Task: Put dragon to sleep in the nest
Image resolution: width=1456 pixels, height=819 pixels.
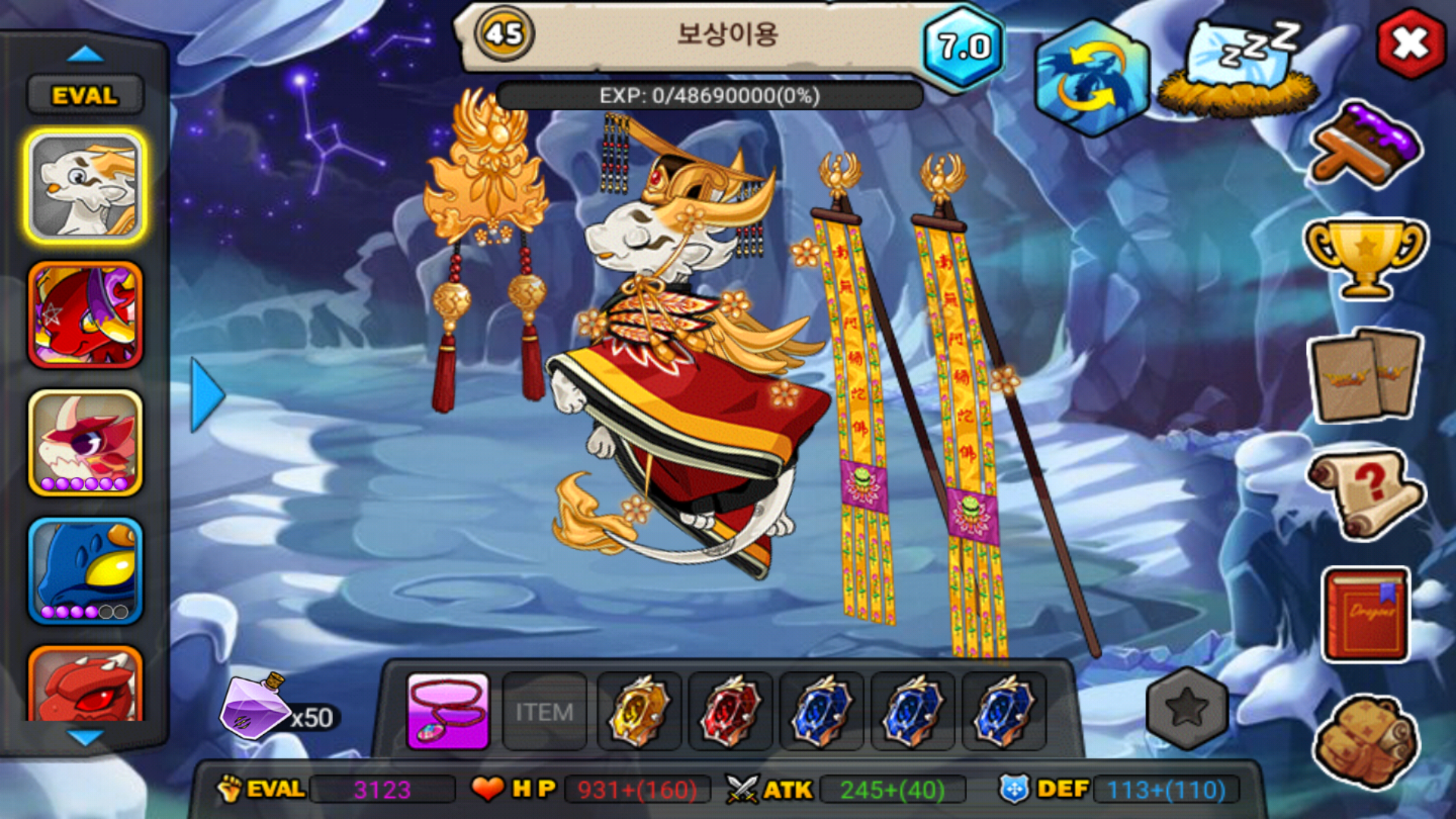Action: point(1238,70)
